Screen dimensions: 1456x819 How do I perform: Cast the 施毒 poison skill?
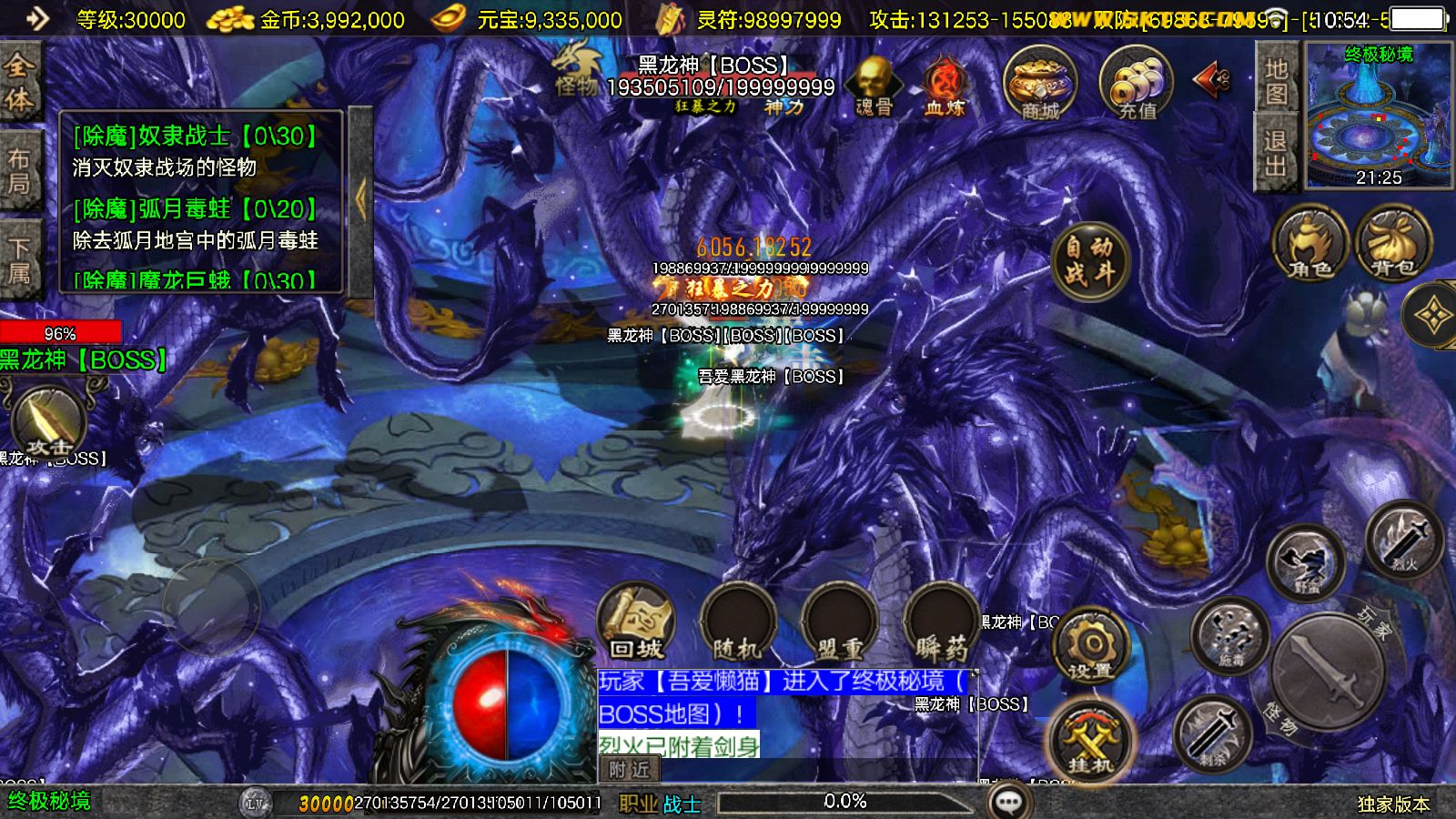coord(1229,634)
